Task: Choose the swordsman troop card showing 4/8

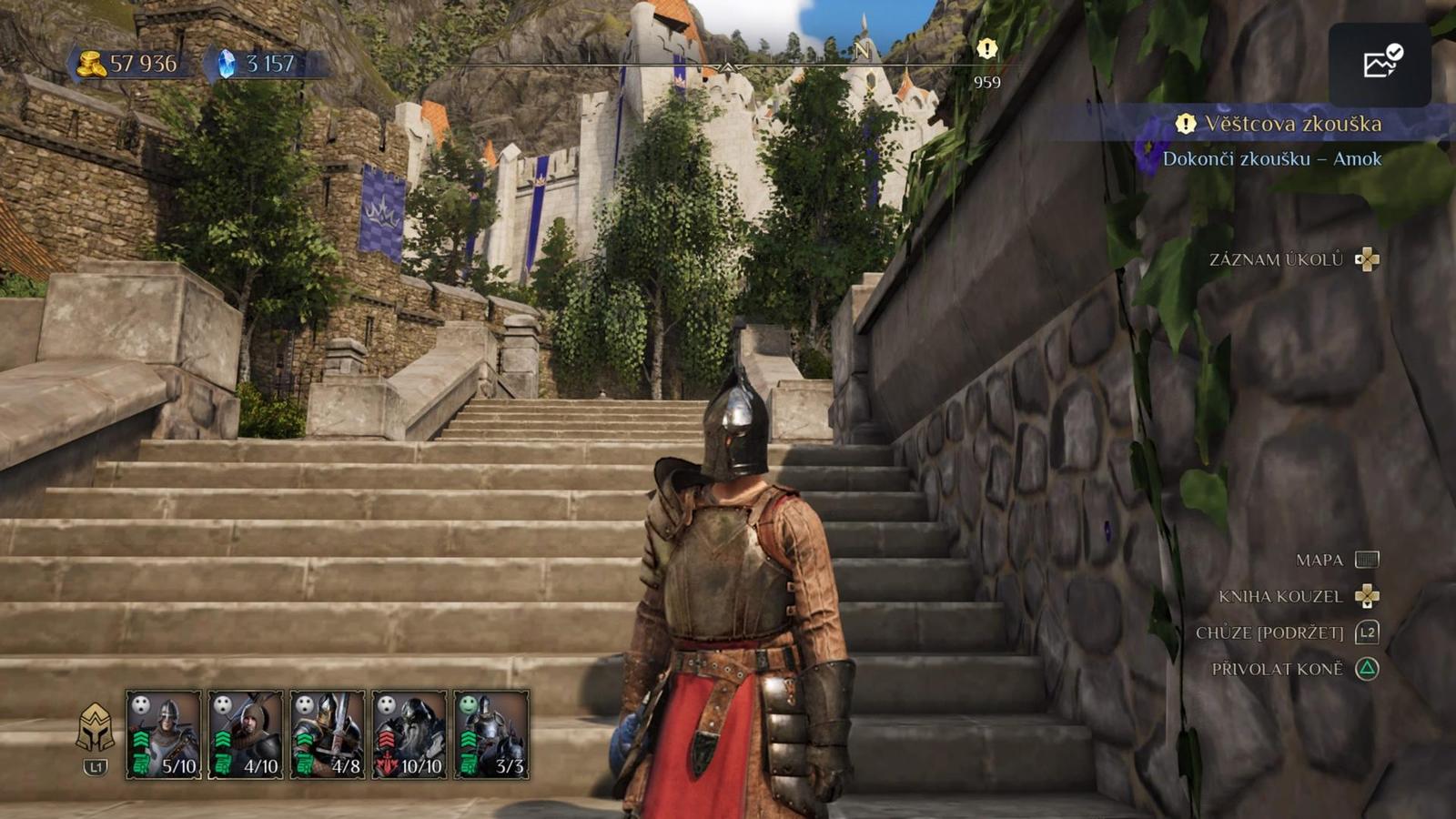Action: coord(327,734)
